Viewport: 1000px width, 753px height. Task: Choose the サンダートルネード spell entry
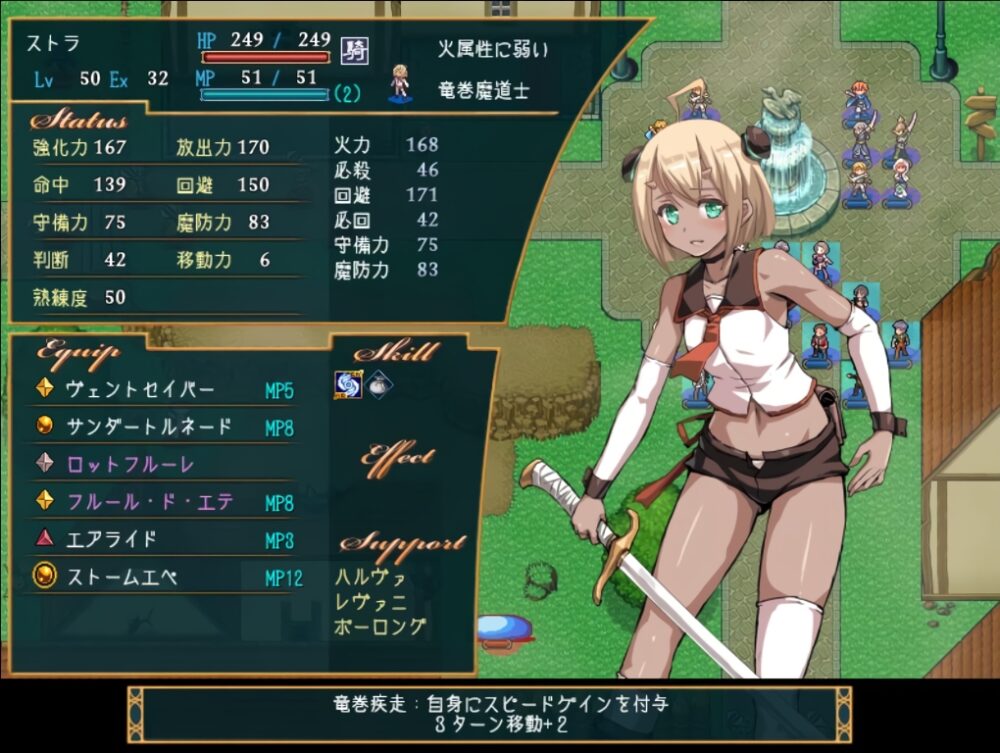coord(149,427)
